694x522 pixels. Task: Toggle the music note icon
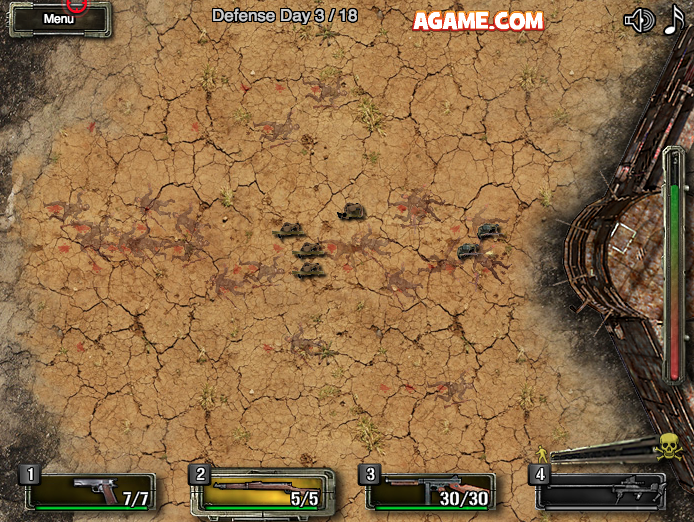tap(673, 20)
